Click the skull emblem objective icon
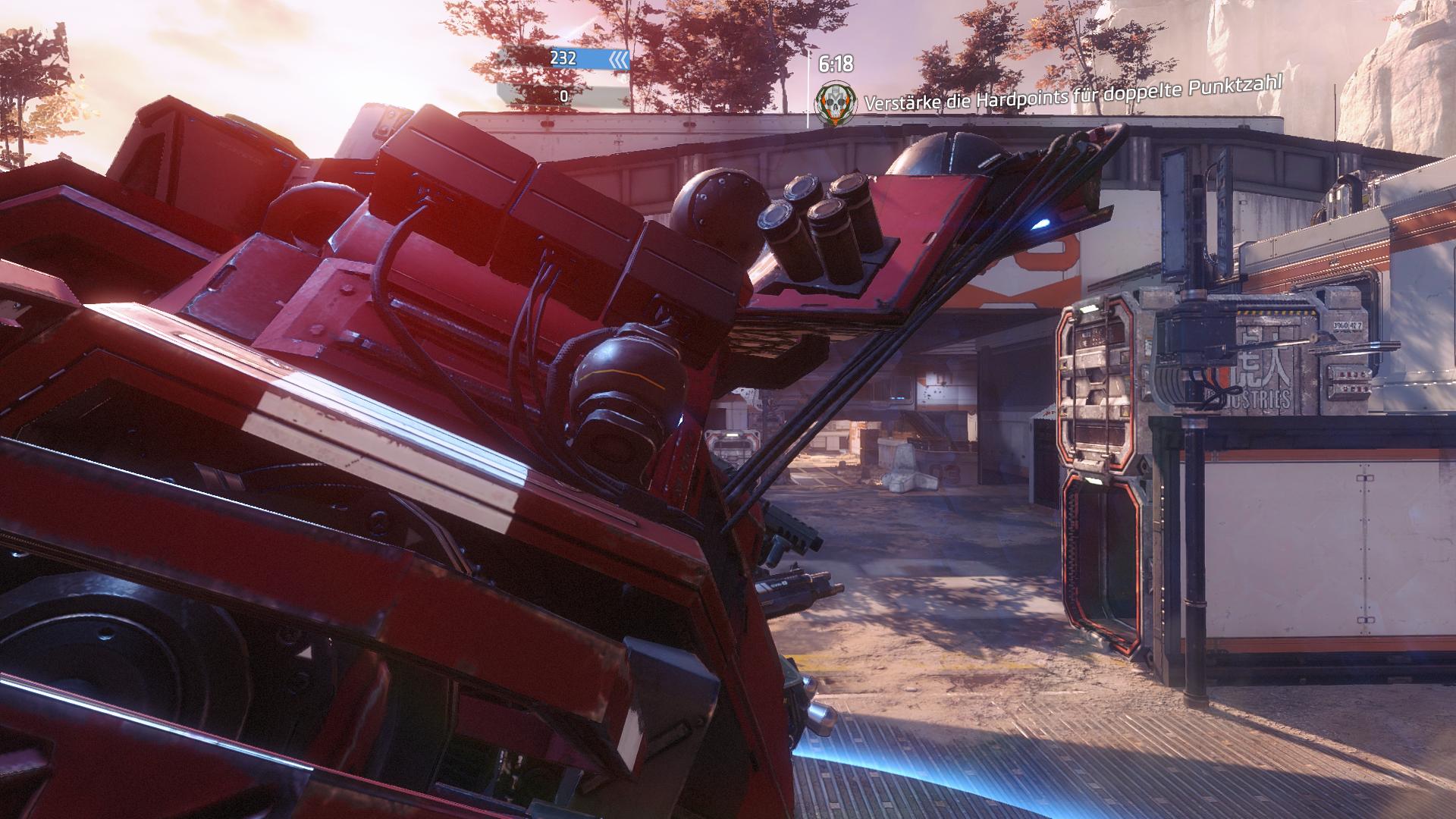The height and width of the screenshot is (819, 1456). click(x=832, y=105)
